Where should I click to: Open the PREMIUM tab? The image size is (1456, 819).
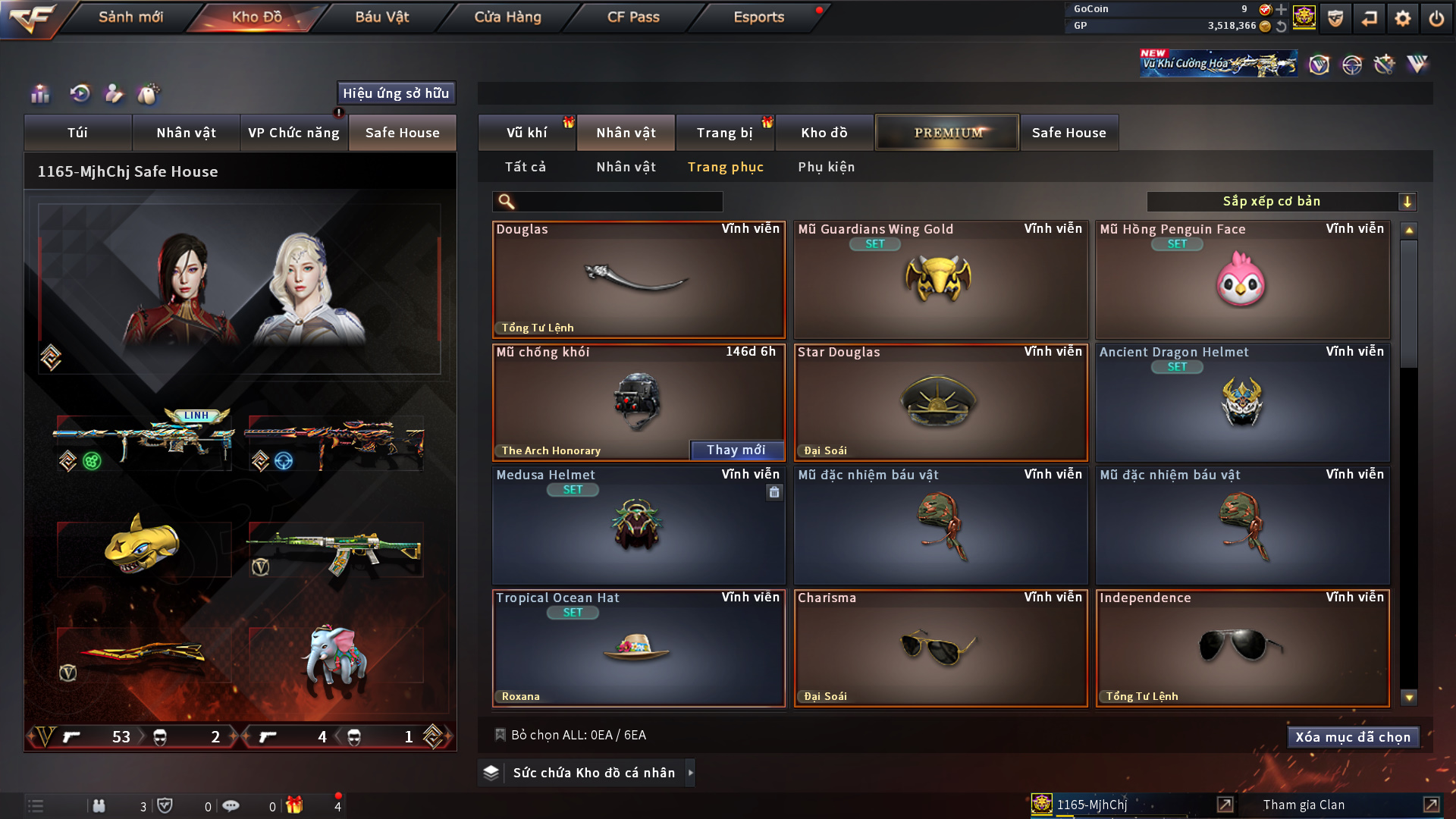click(947, 133)
